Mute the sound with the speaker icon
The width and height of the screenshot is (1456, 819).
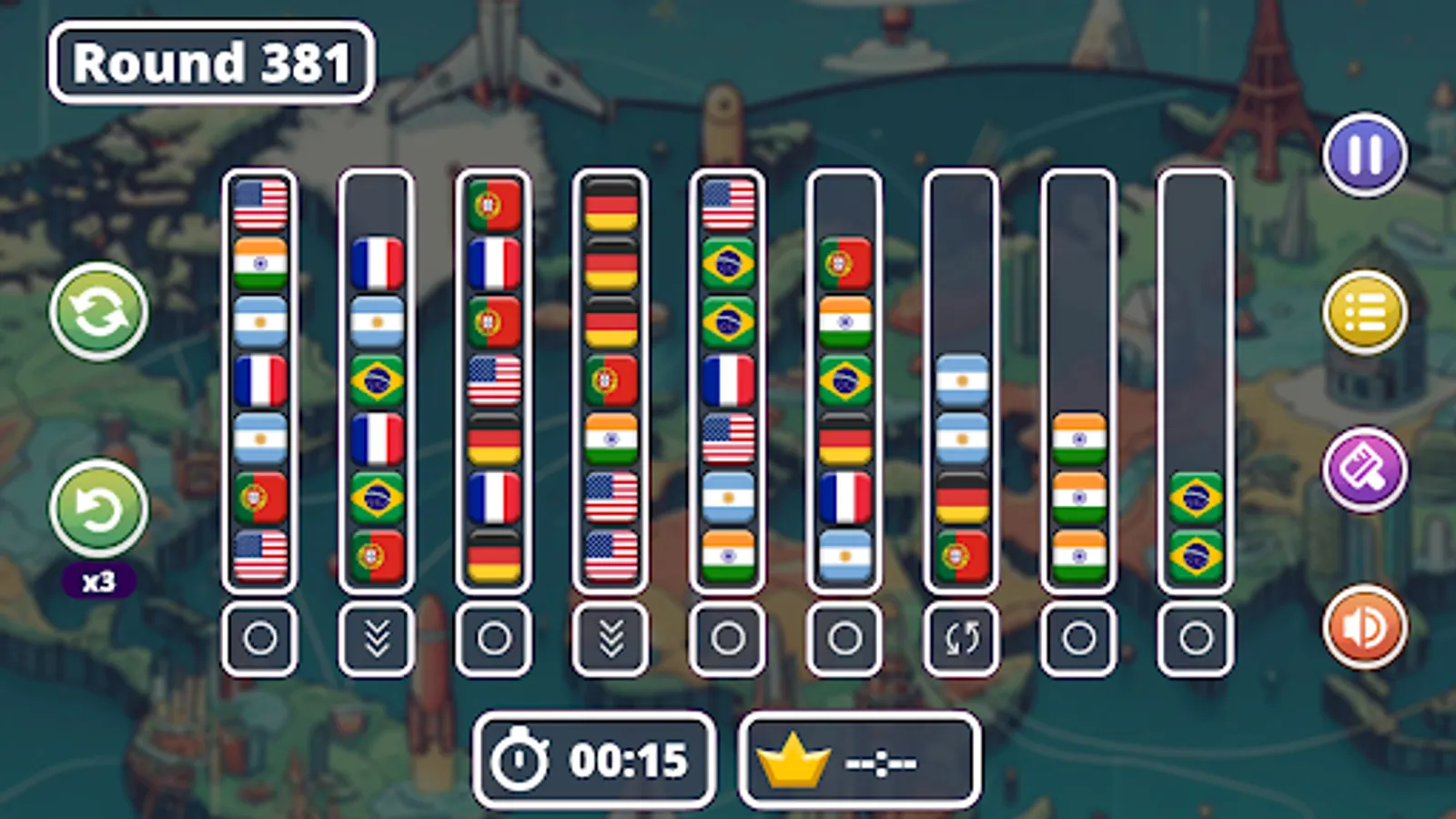pyautogui.click(x=1362, y=628)
